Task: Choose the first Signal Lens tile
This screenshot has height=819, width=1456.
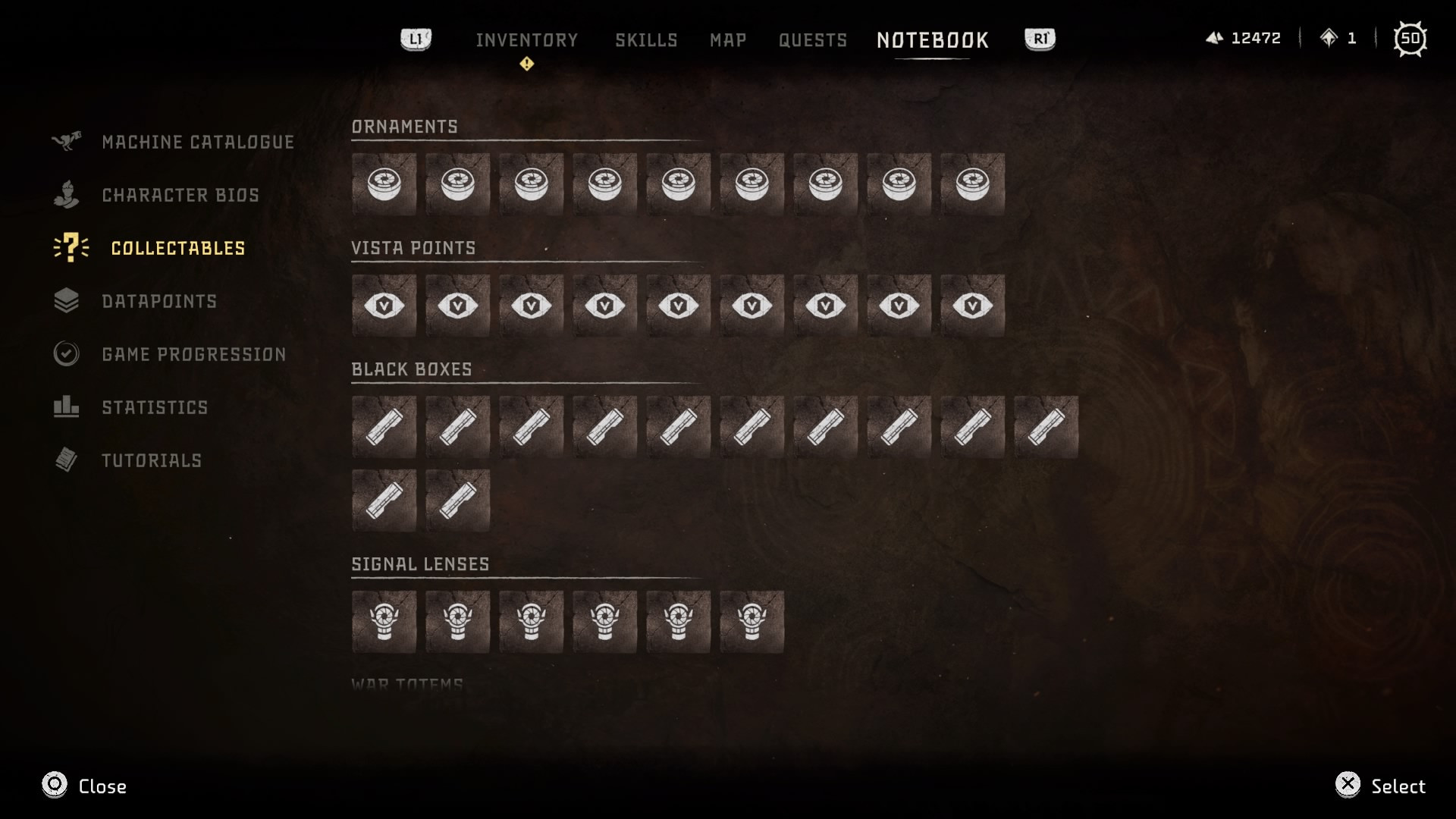Action: tap(384, 622)
